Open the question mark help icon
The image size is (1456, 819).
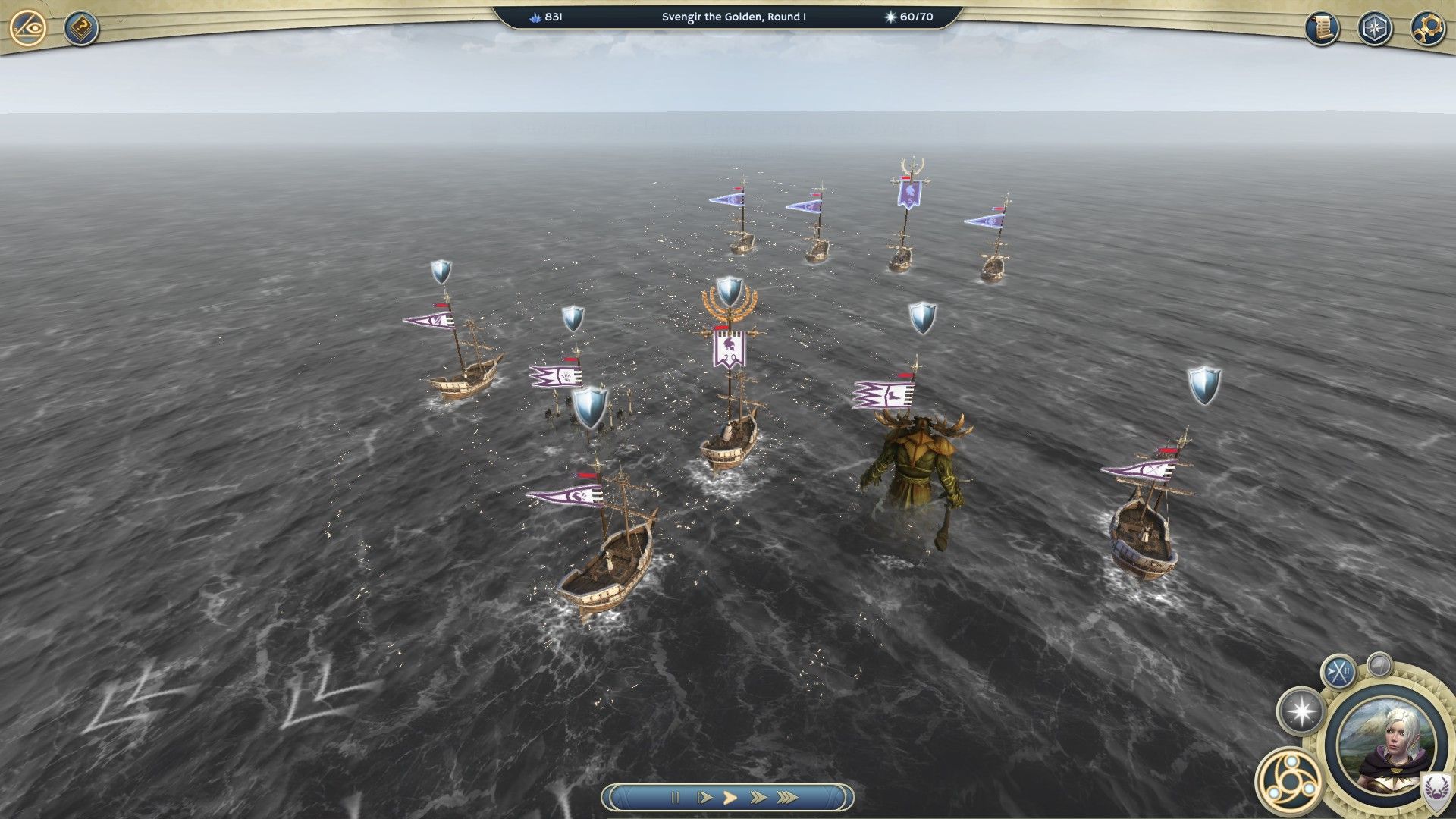pyautogui.click(x=80, y=29)
